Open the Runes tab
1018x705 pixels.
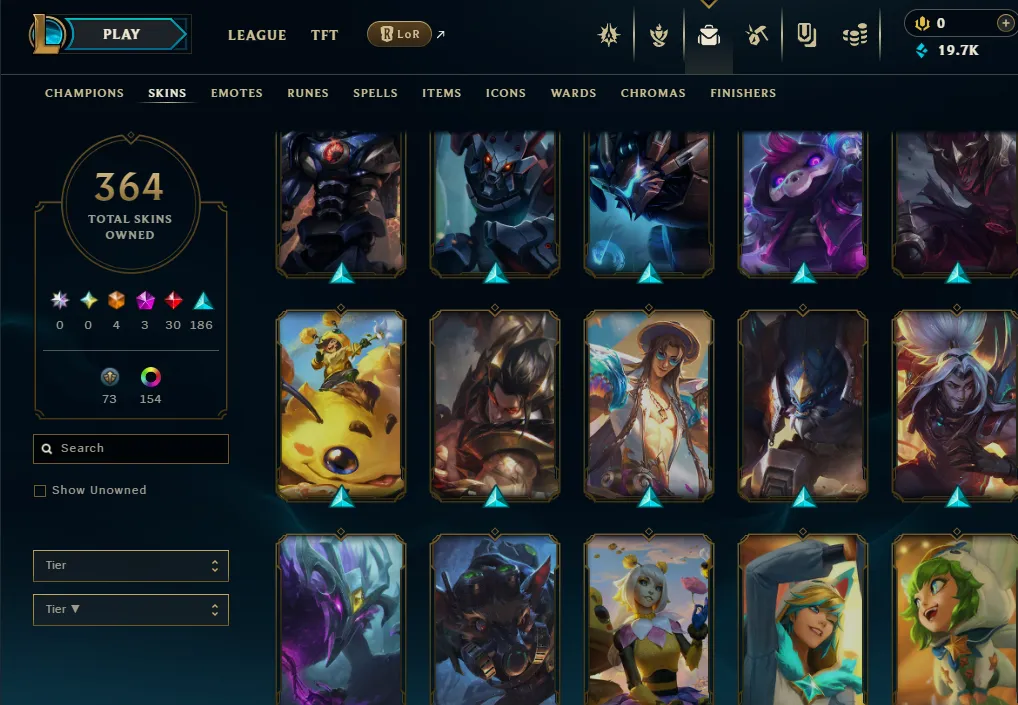pos(308,93)
